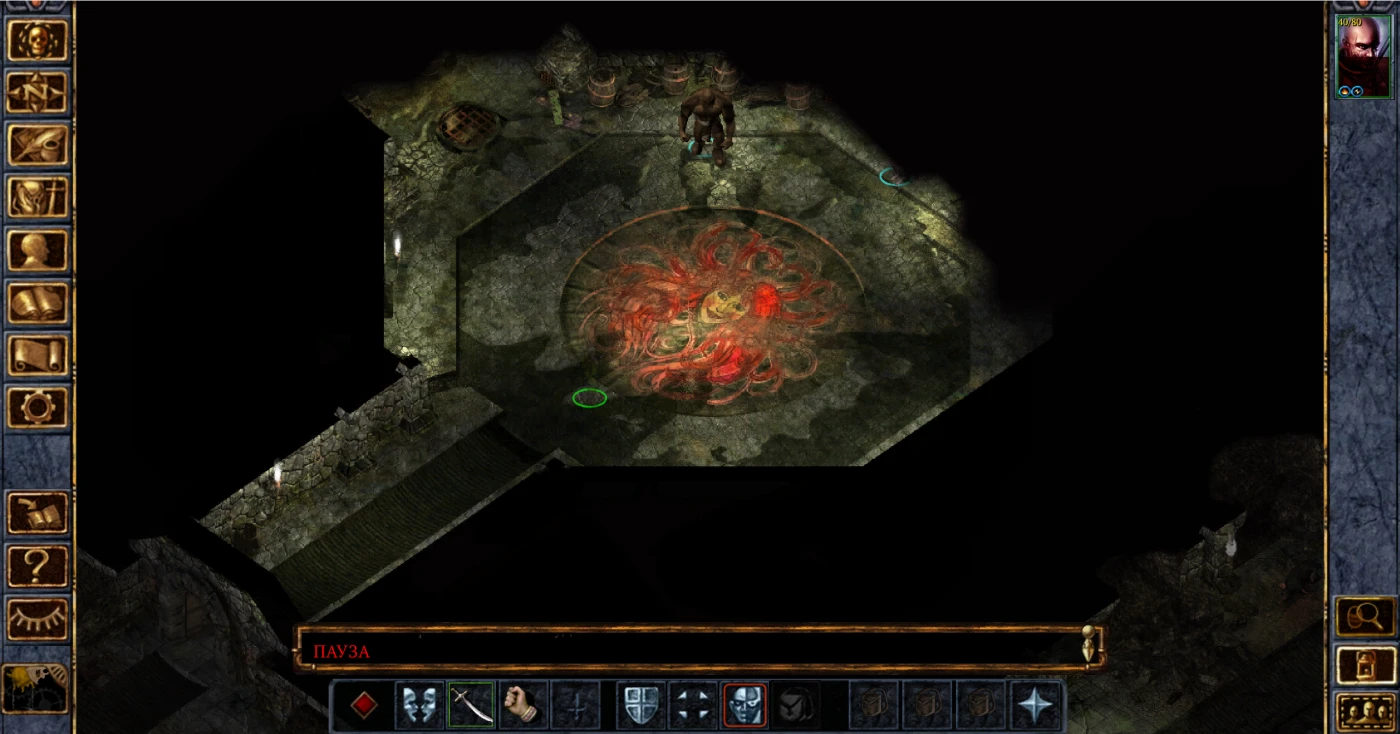Click the magnifying glass zoom button
1400x734 pixels.
(x=1365, y=616)
